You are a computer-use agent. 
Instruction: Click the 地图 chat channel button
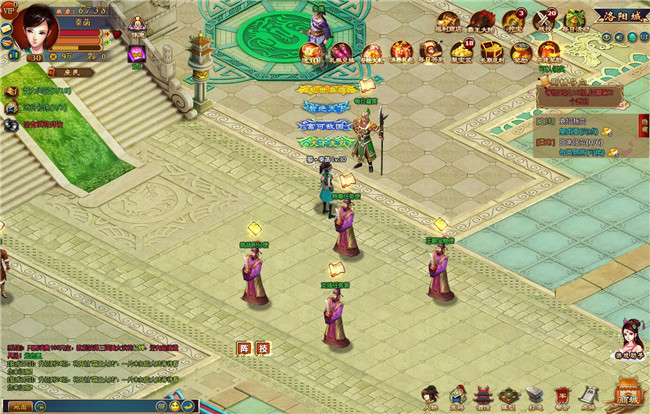click(22, 407)
